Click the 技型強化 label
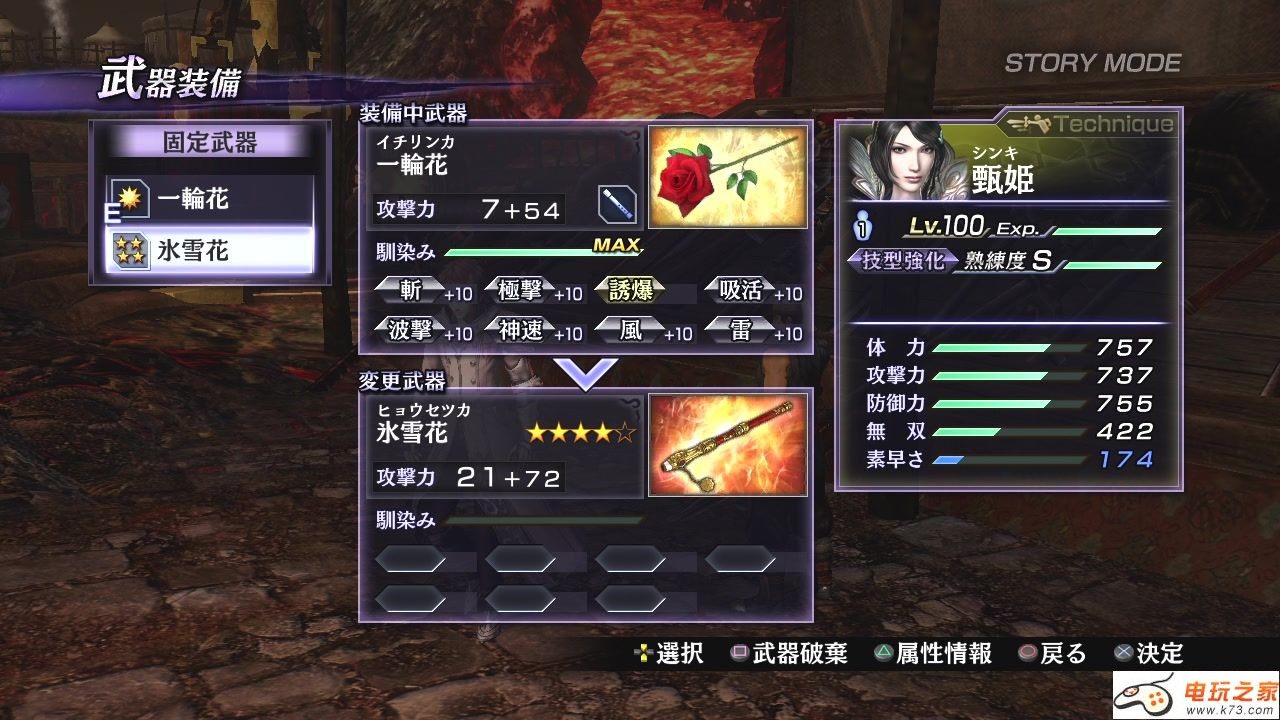Image resolution: width=1280 pixels, height=720 pixels. pos(897,262)
